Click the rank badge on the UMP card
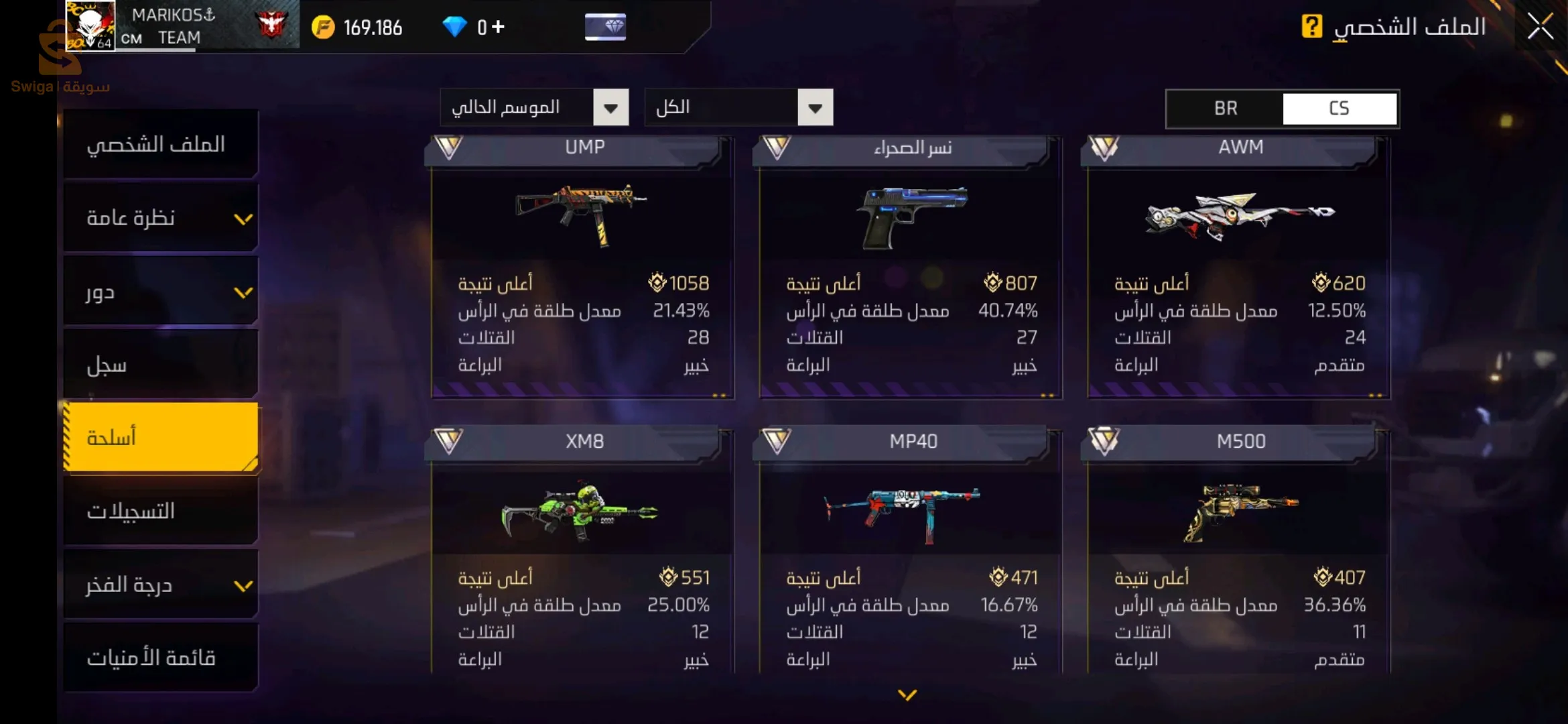 pyautogui.click(x=450, y=147)
